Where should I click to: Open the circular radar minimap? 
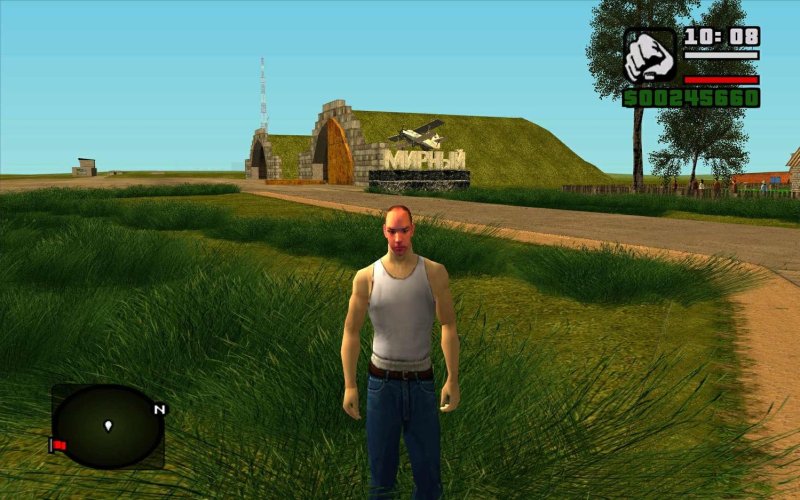(107, 427)
